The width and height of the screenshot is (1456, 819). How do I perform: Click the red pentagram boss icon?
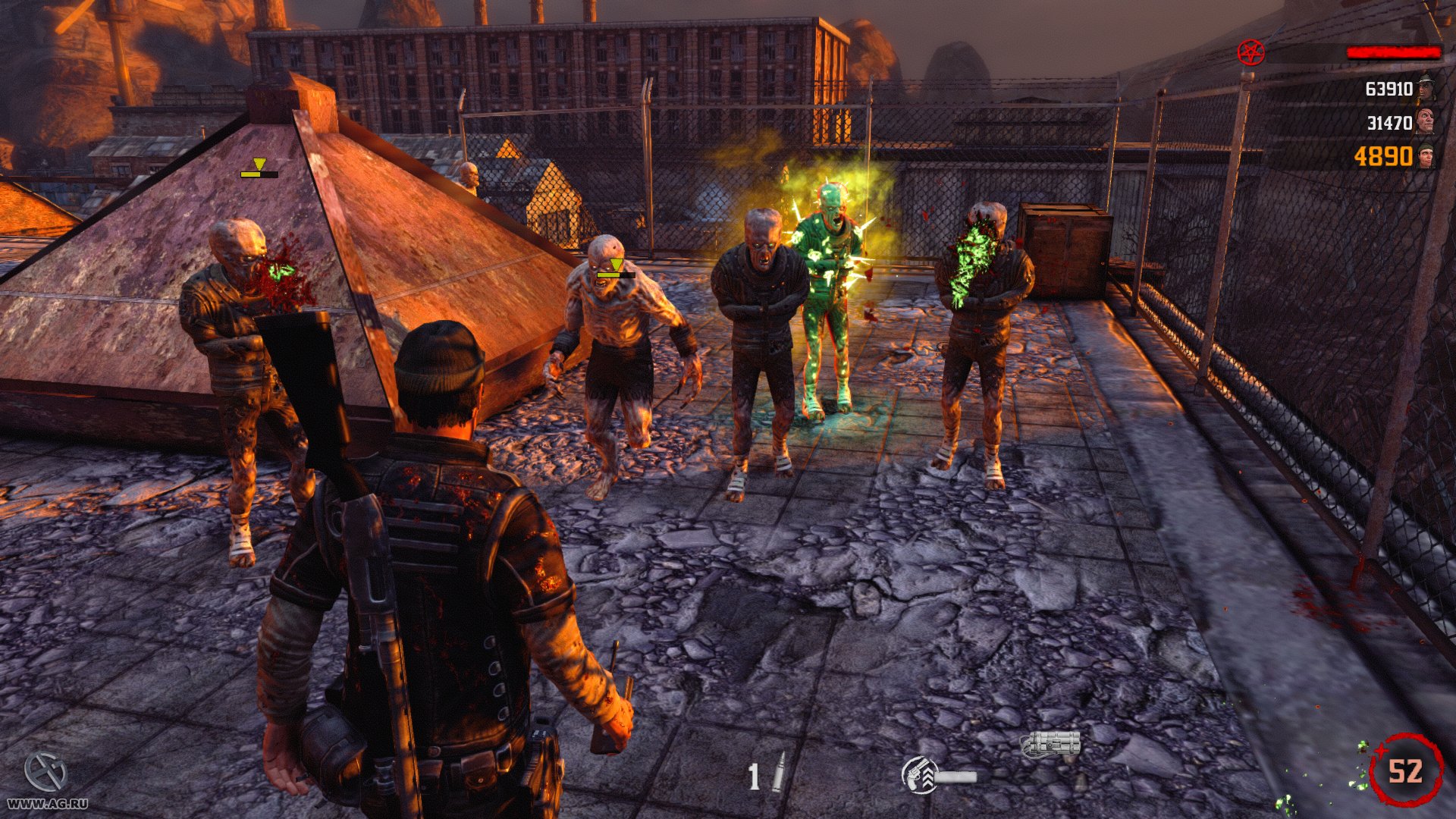(x=1250, y=52)
